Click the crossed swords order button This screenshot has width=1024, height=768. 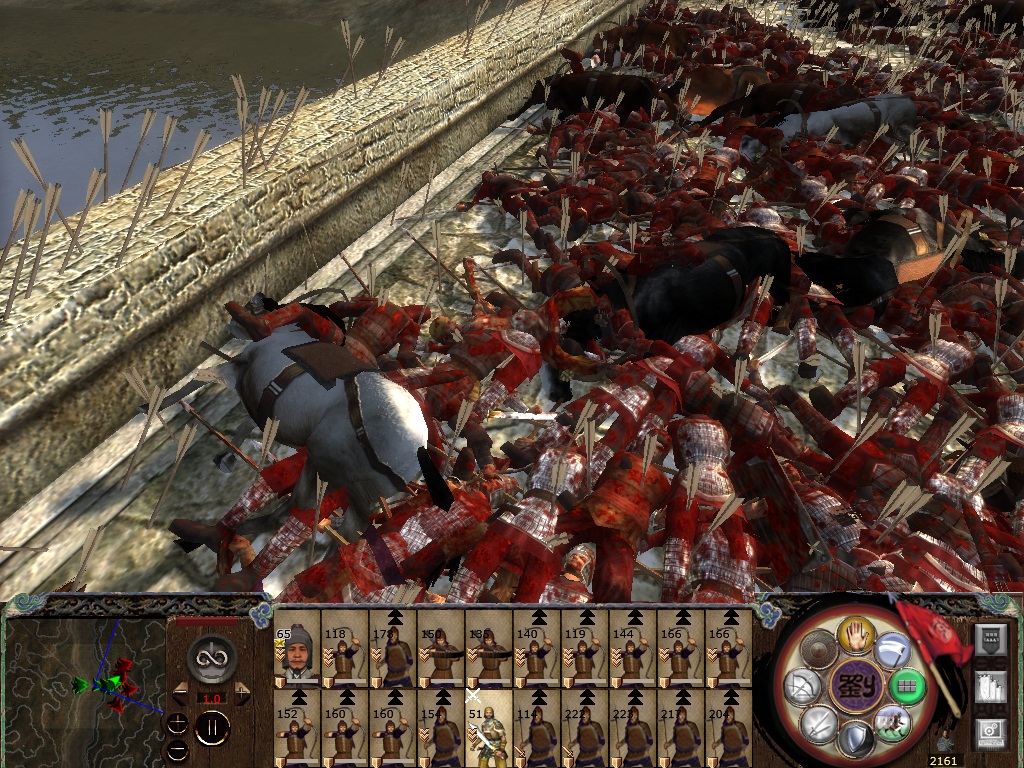[820, 722]
